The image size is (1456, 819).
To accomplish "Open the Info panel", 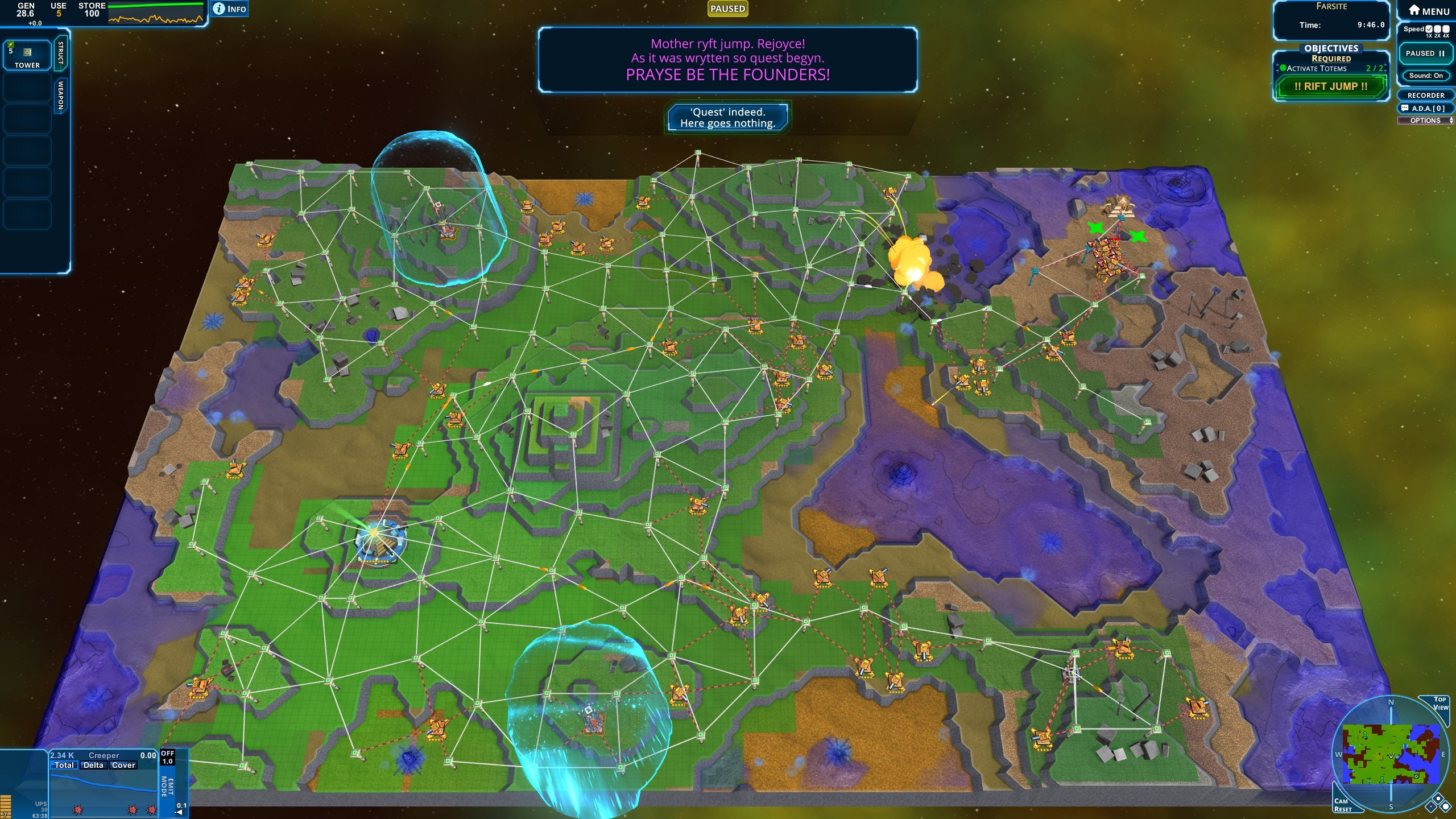I will [230, 9].
